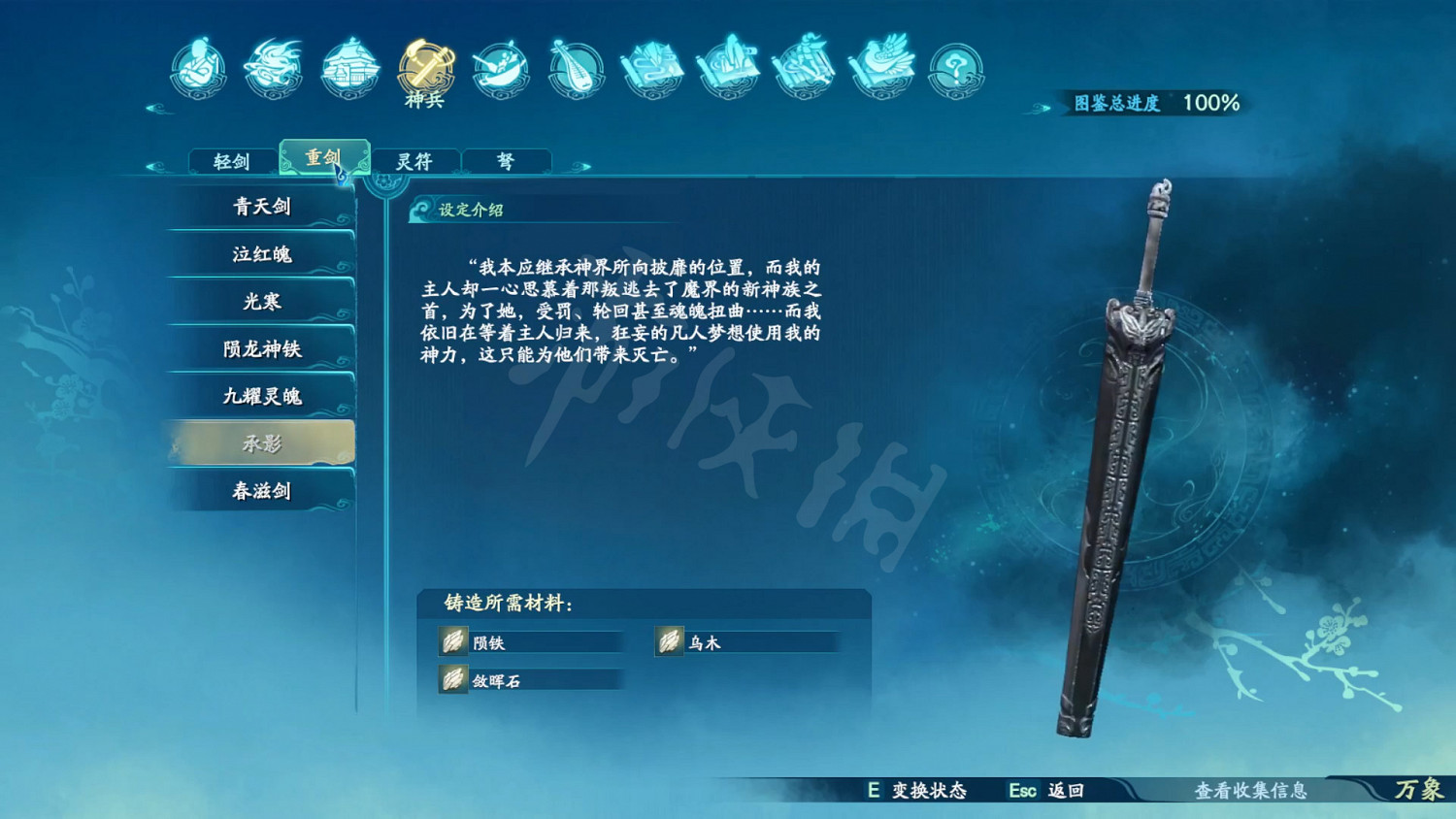1456x819 pixels.
Task: Select the boat category icon
Action: click(x=499, y=66)
